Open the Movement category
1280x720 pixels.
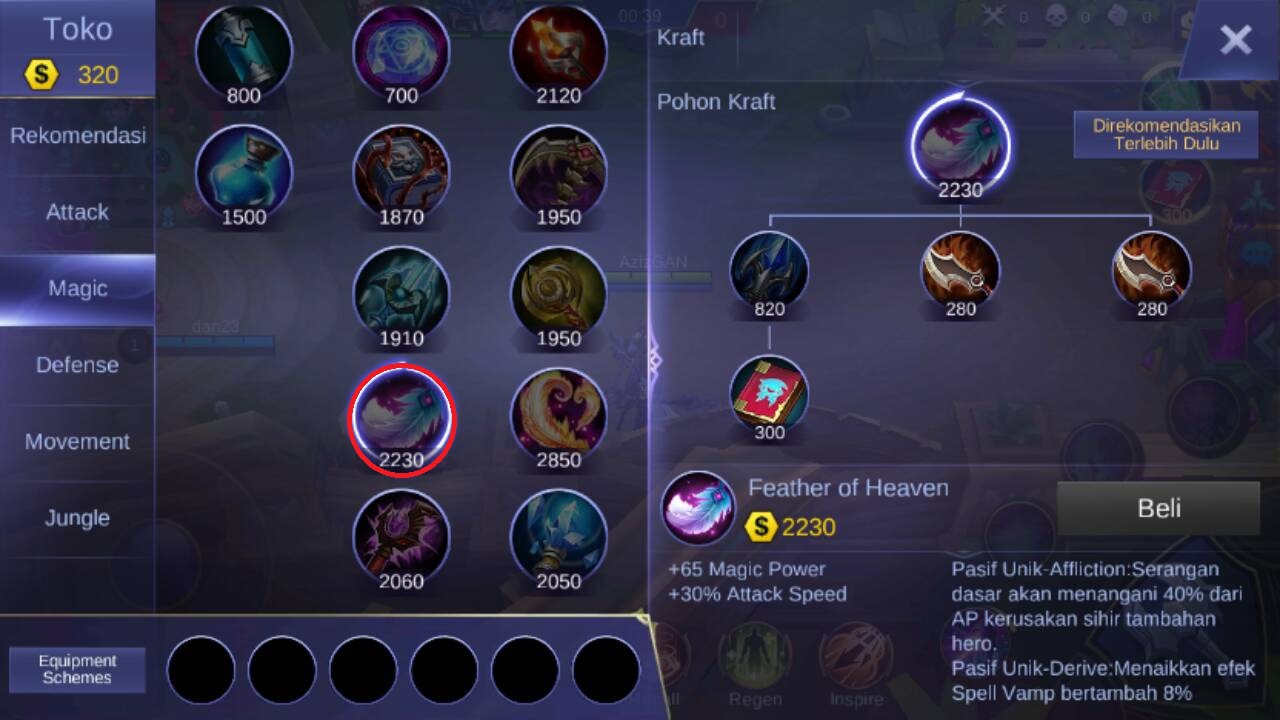point(78,442)
